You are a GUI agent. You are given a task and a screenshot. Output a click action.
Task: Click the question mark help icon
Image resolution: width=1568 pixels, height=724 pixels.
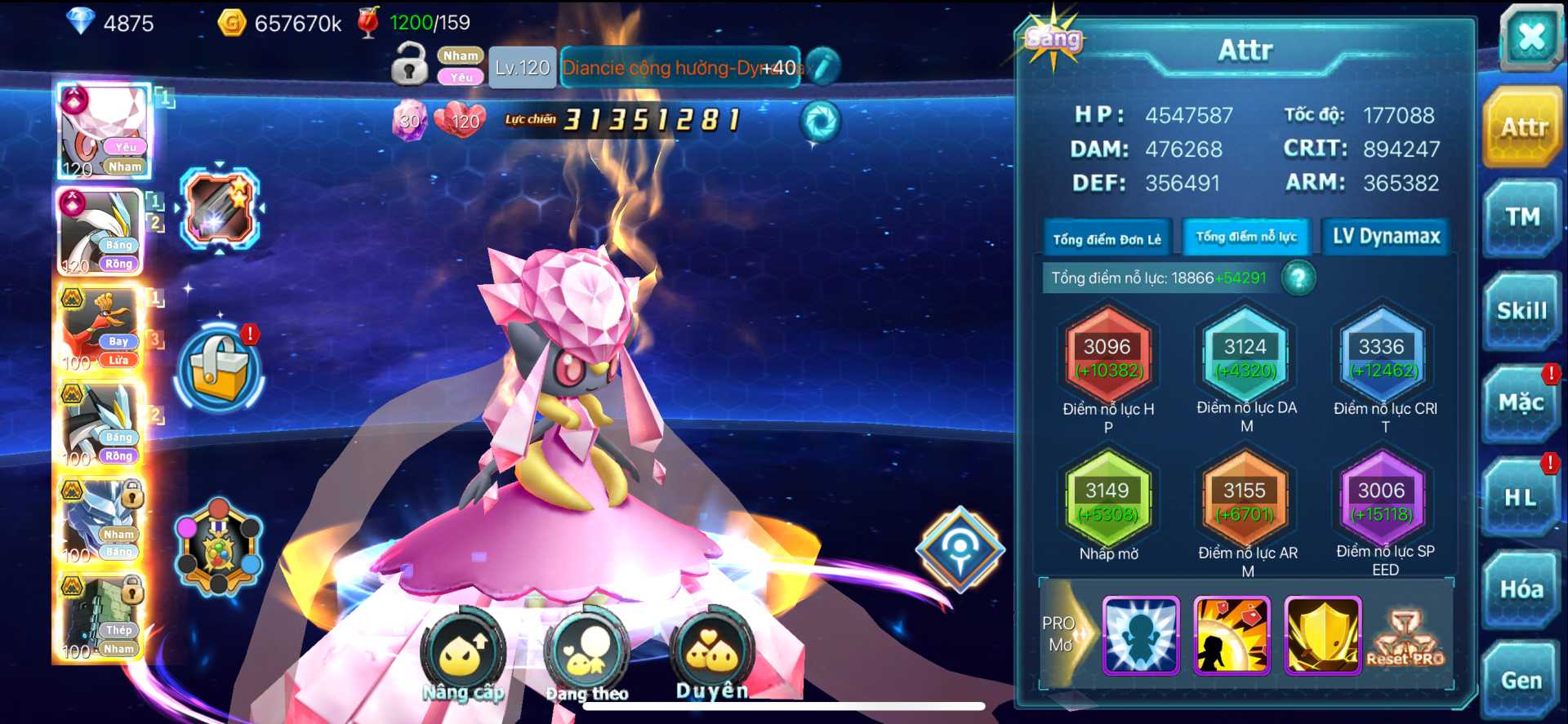coord(1298,278)
